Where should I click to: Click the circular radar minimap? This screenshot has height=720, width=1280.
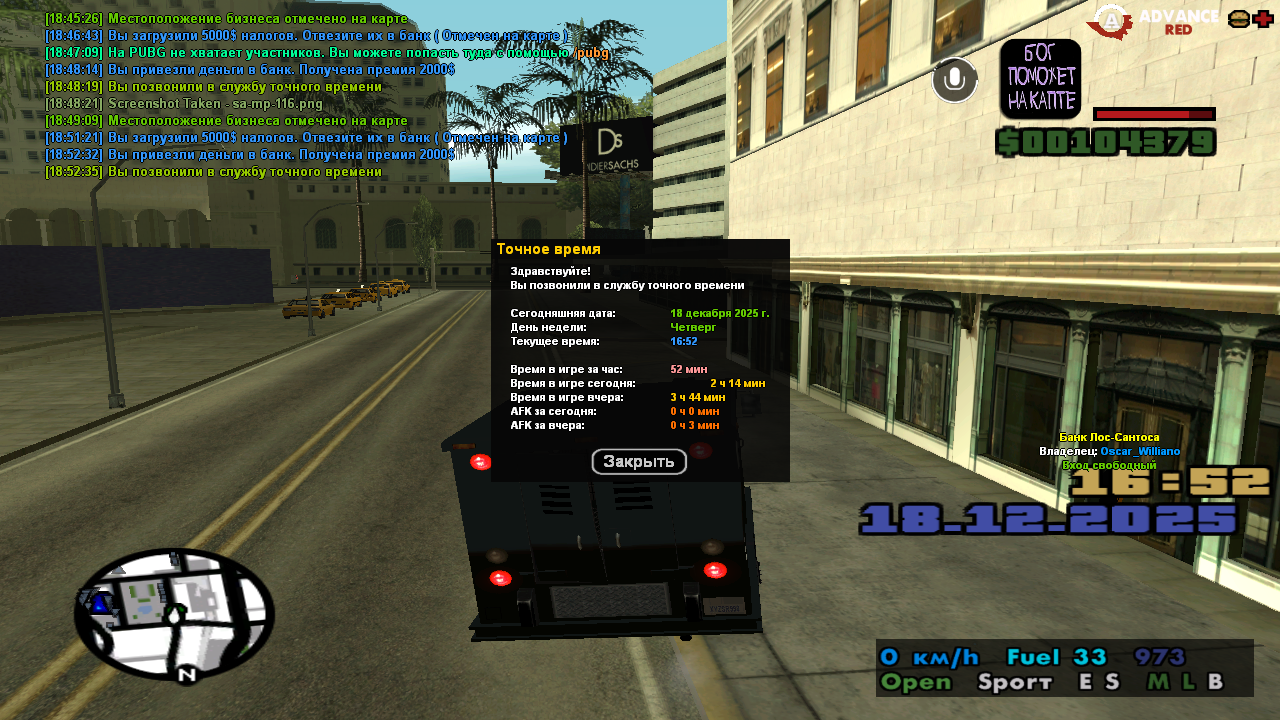tap(174, 614)
